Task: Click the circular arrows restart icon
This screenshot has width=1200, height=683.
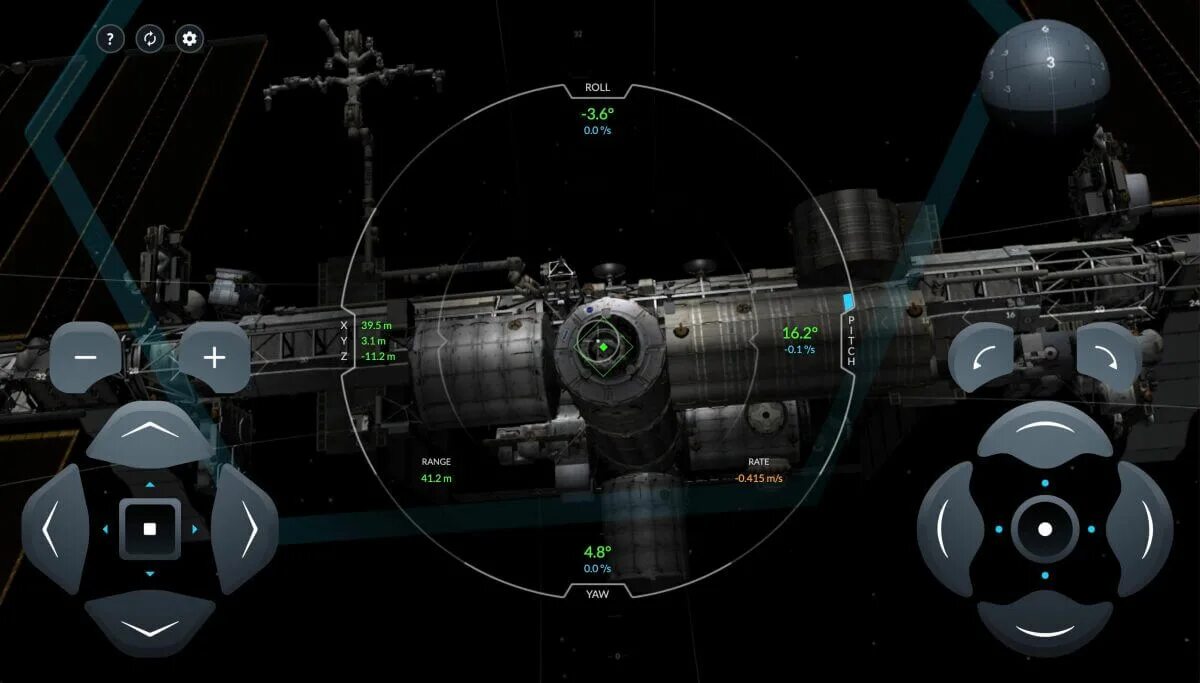Action: point(150,39)
